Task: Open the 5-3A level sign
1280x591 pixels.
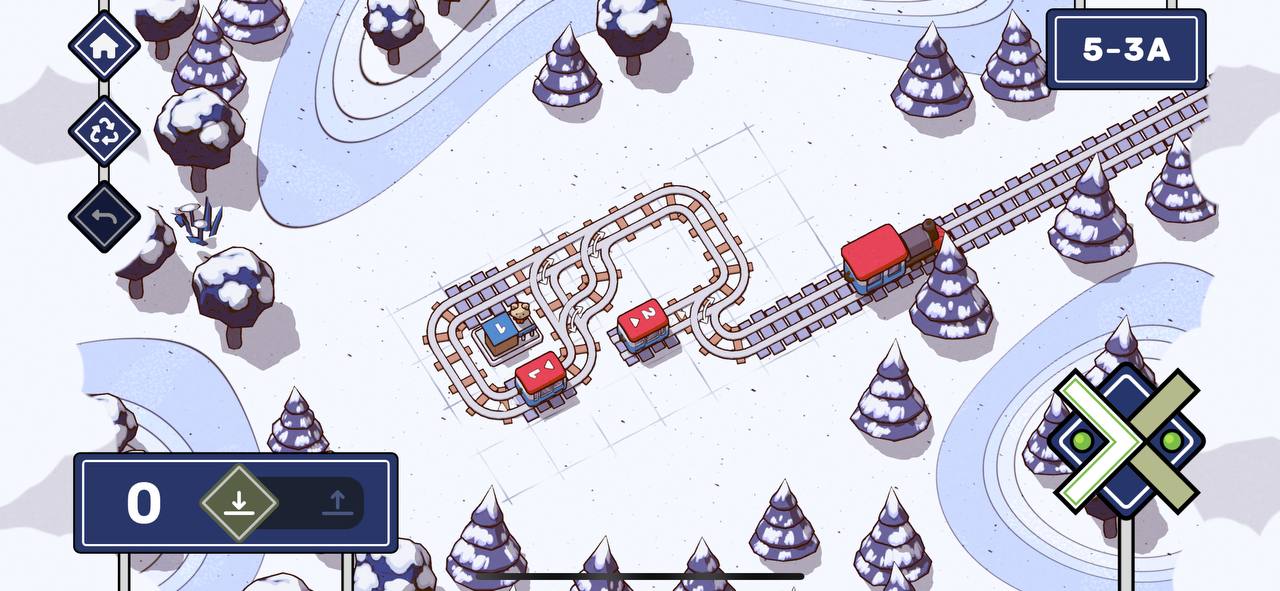Action: tap(1125, 50)
